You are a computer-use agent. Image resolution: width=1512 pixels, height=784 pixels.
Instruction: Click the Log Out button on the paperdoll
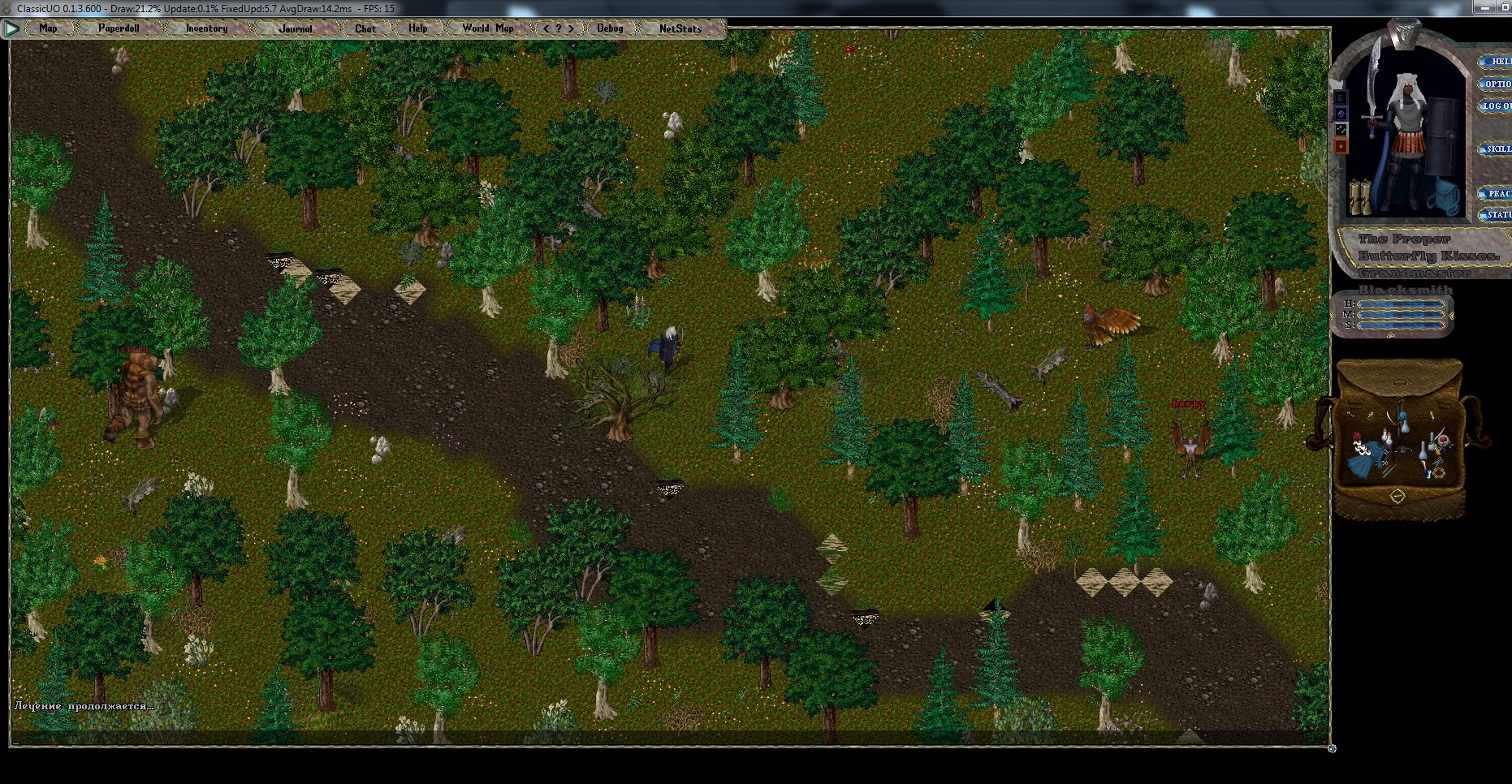pyautogui.click(x=1496, y=106)
